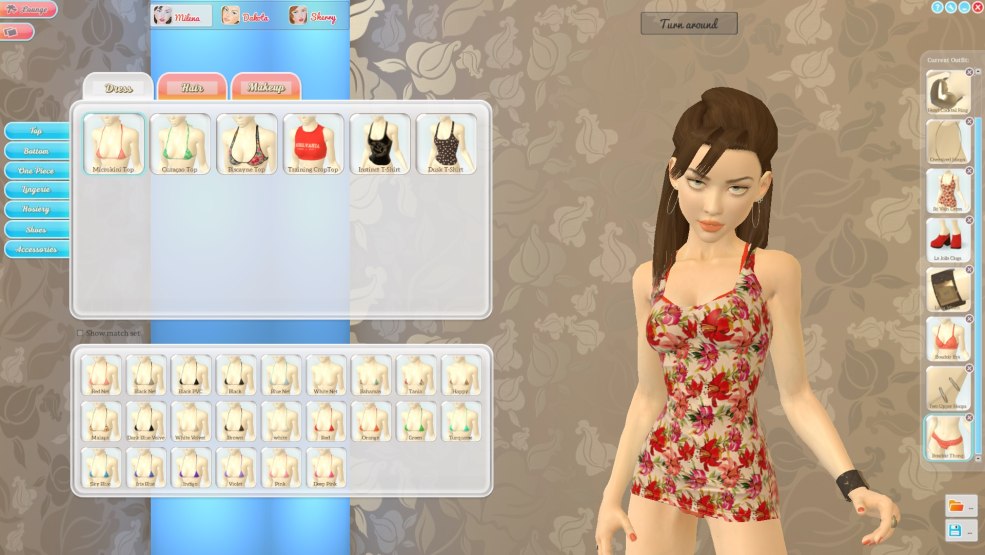Switch to the Hair tab

pos(192,87)
